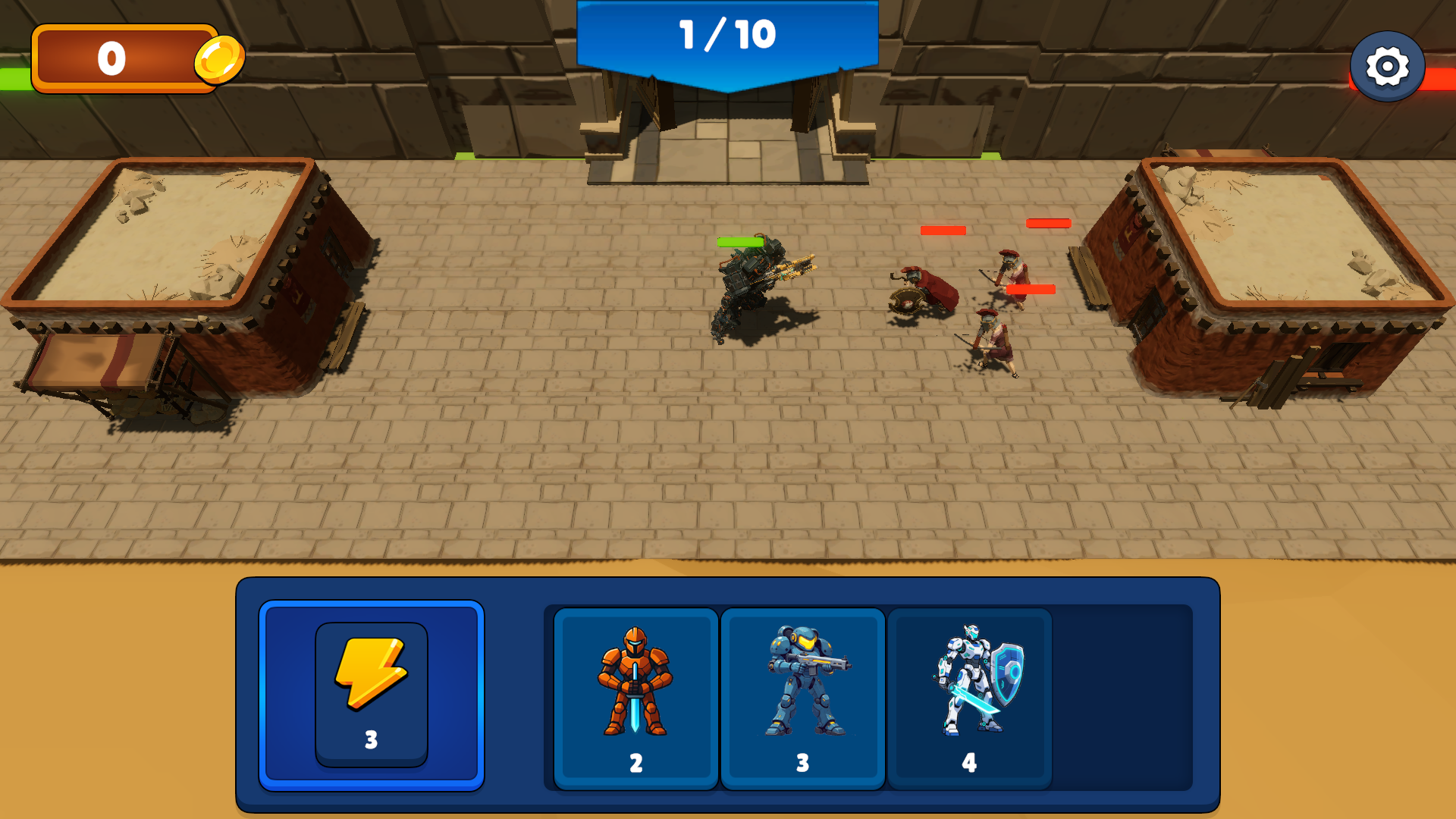This screenshot has height=819, width=1456.
Task: Click the coin counter showing 0
Action: pyautogui.click(x=114, y=56)
